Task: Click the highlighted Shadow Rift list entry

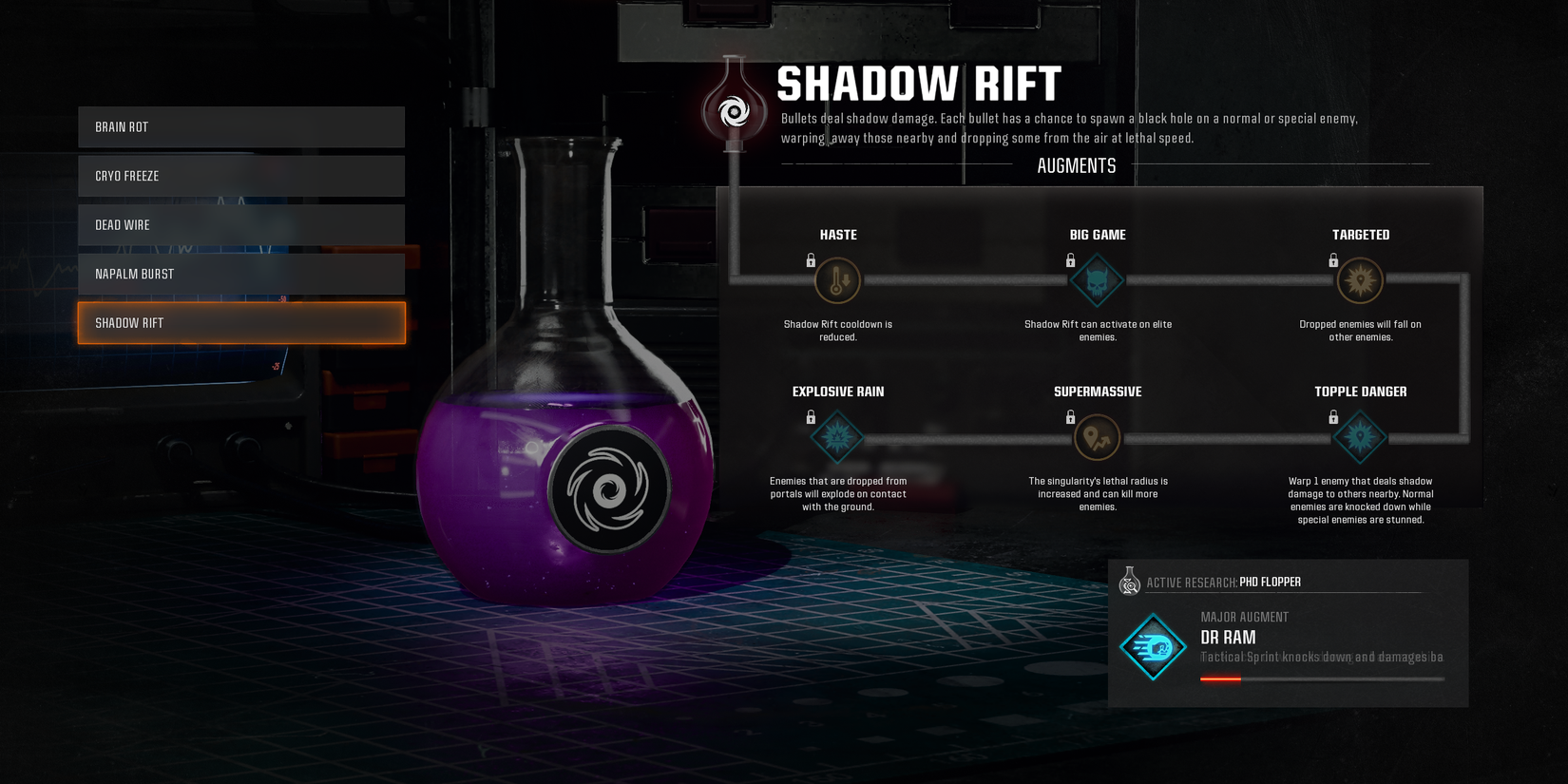Action: [240, 322]
